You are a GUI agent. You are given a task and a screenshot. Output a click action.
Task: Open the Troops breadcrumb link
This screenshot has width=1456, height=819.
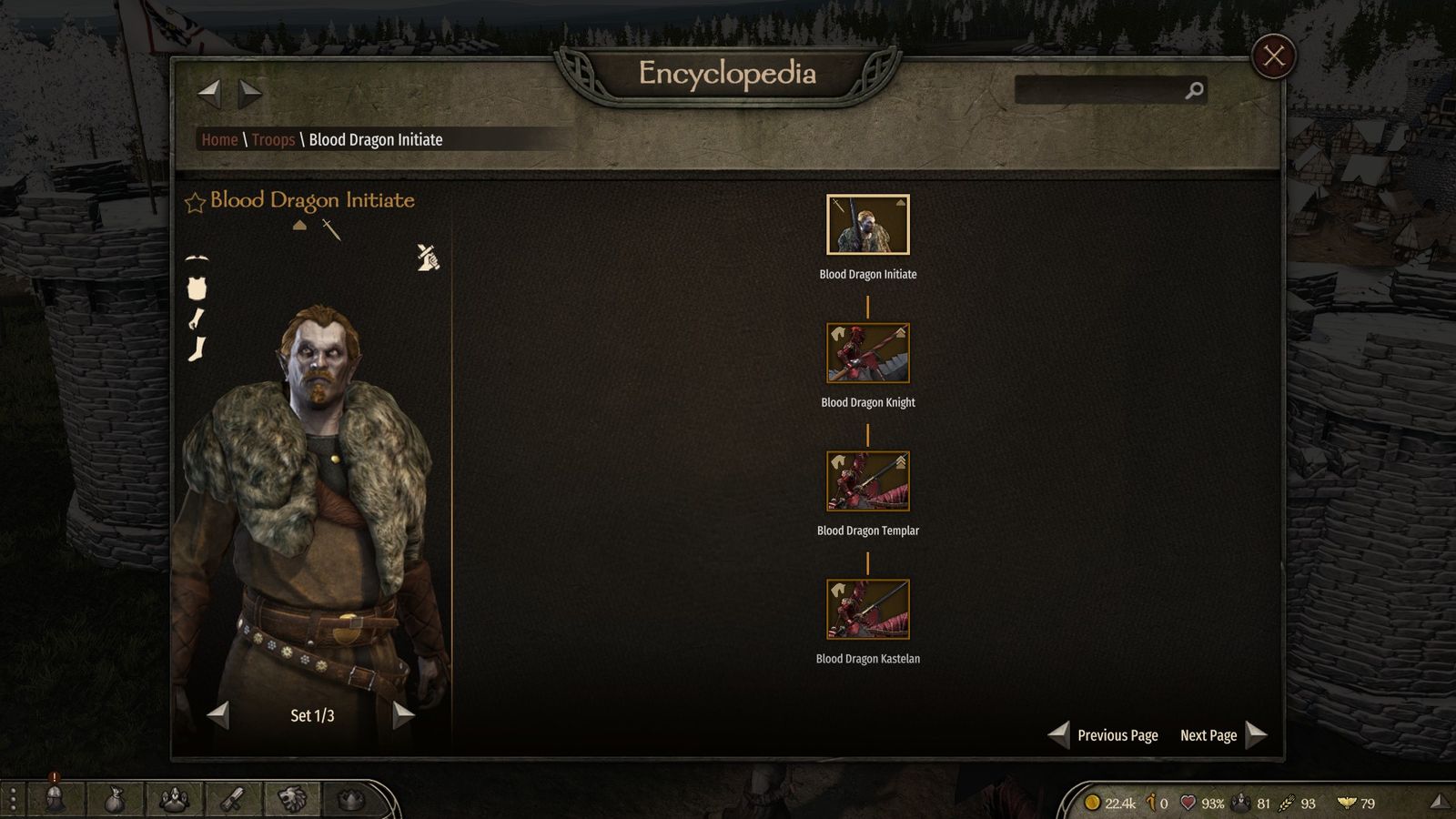tap(273, 139)
